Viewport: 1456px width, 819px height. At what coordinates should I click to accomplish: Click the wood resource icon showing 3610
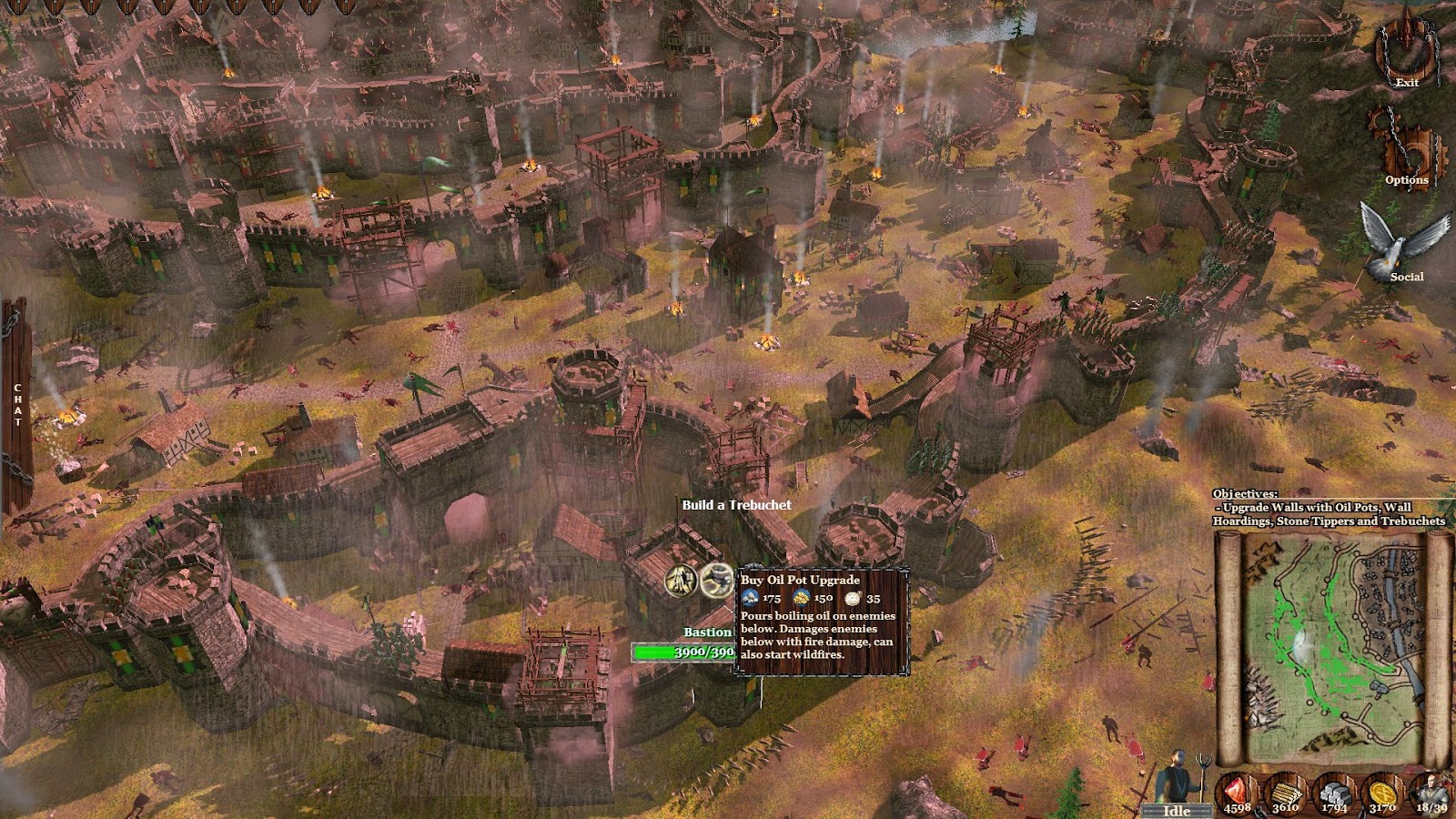[1286, 790]
